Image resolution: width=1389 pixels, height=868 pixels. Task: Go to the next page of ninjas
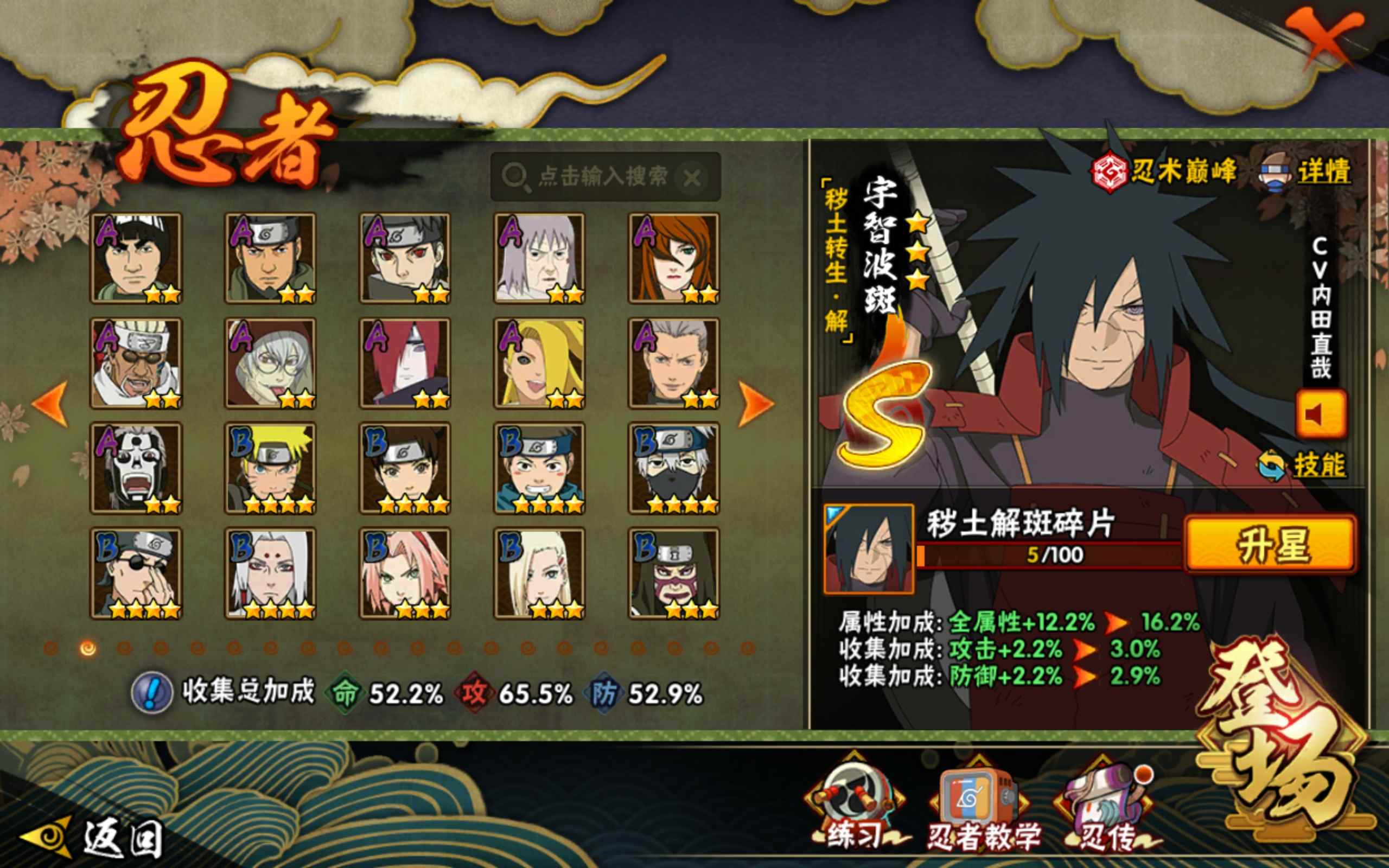(x=755, y=404)
